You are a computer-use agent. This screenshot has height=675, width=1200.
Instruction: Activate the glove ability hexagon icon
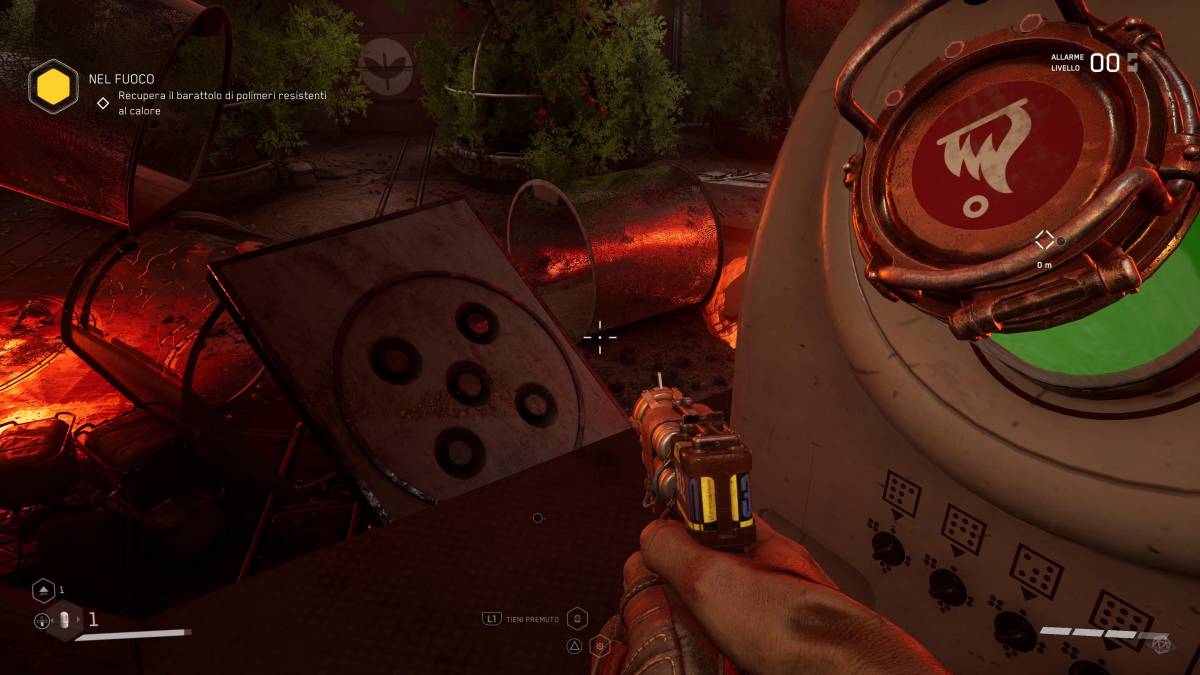(x=577, y=619)
